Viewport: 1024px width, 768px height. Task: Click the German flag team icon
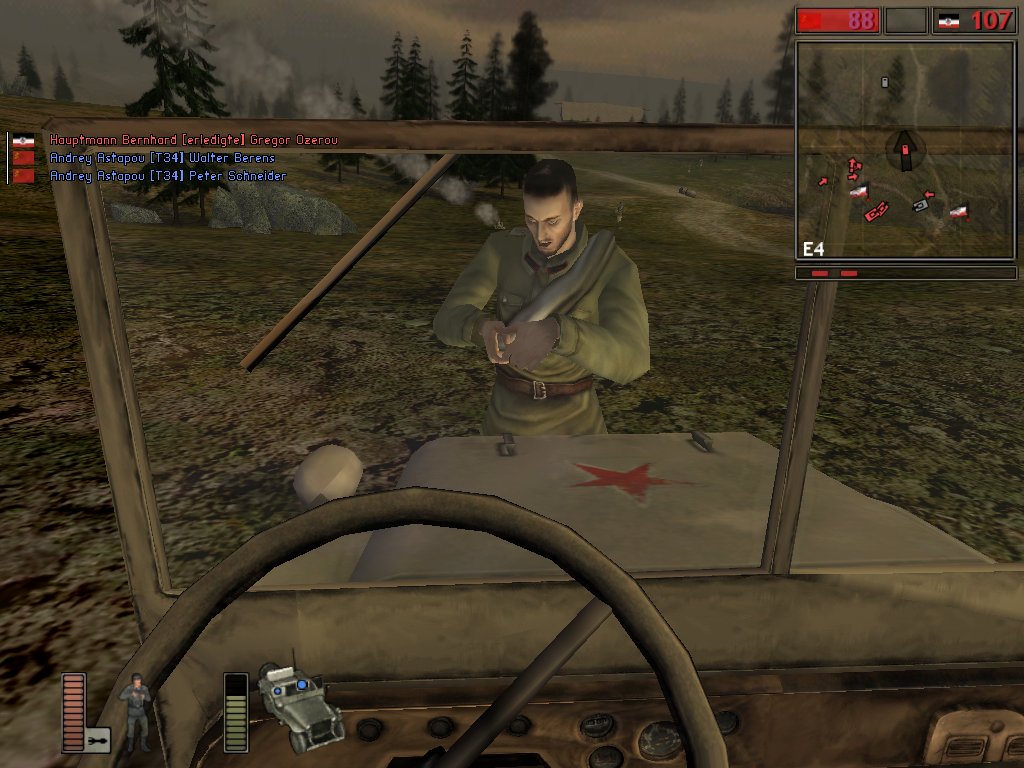click(948, 20)
